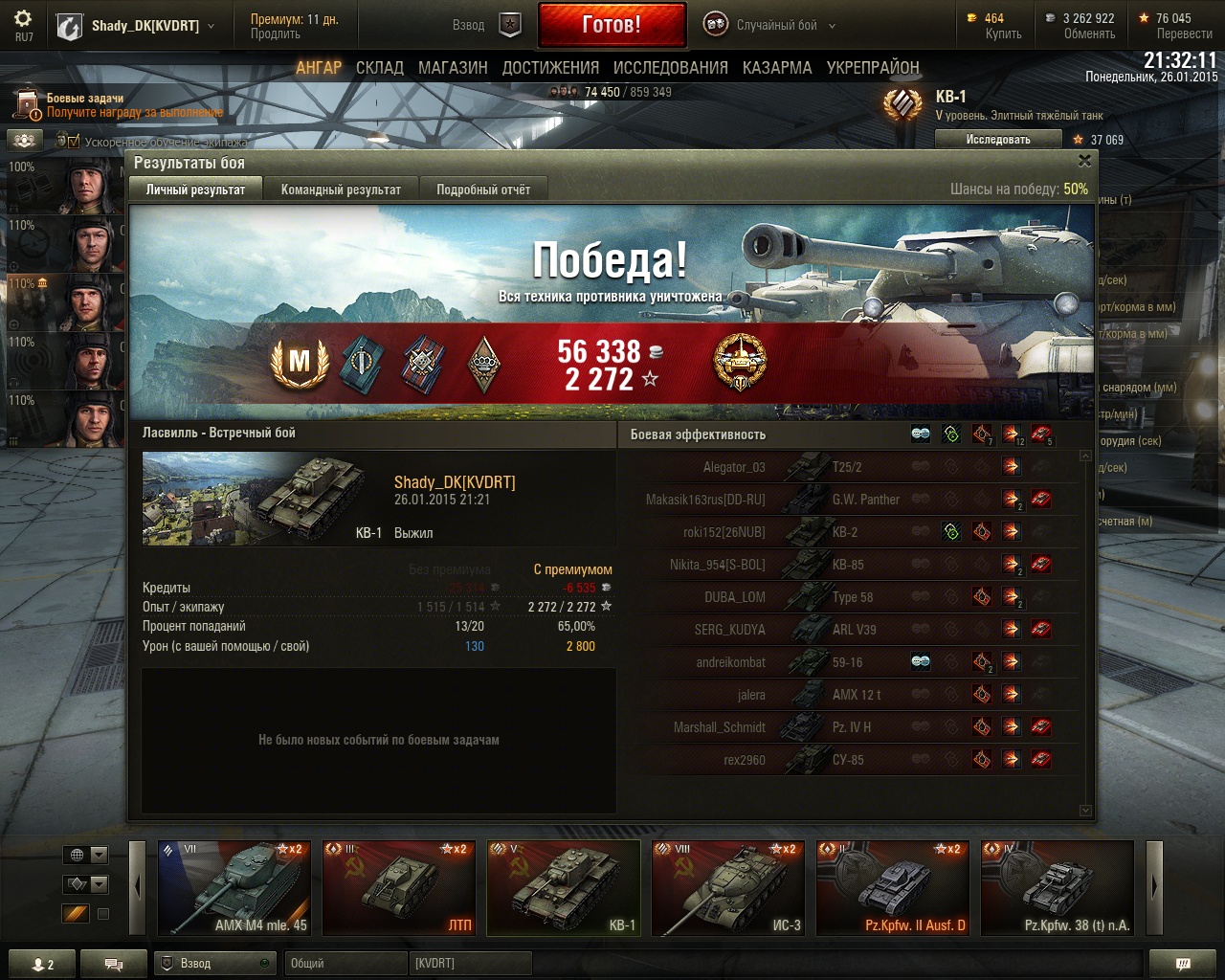The image size is (1225, 980).
Task: Click the Исследовать button for КВ-1
Action: pyautogui.click(x=998, y=140)
